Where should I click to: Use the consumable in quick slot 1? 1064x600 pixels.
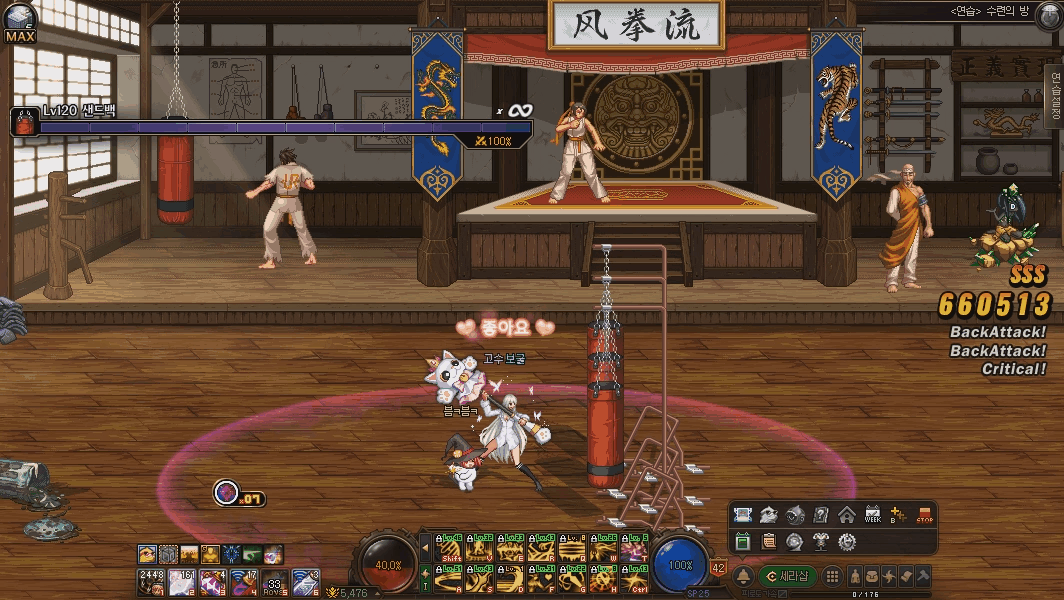150,580
